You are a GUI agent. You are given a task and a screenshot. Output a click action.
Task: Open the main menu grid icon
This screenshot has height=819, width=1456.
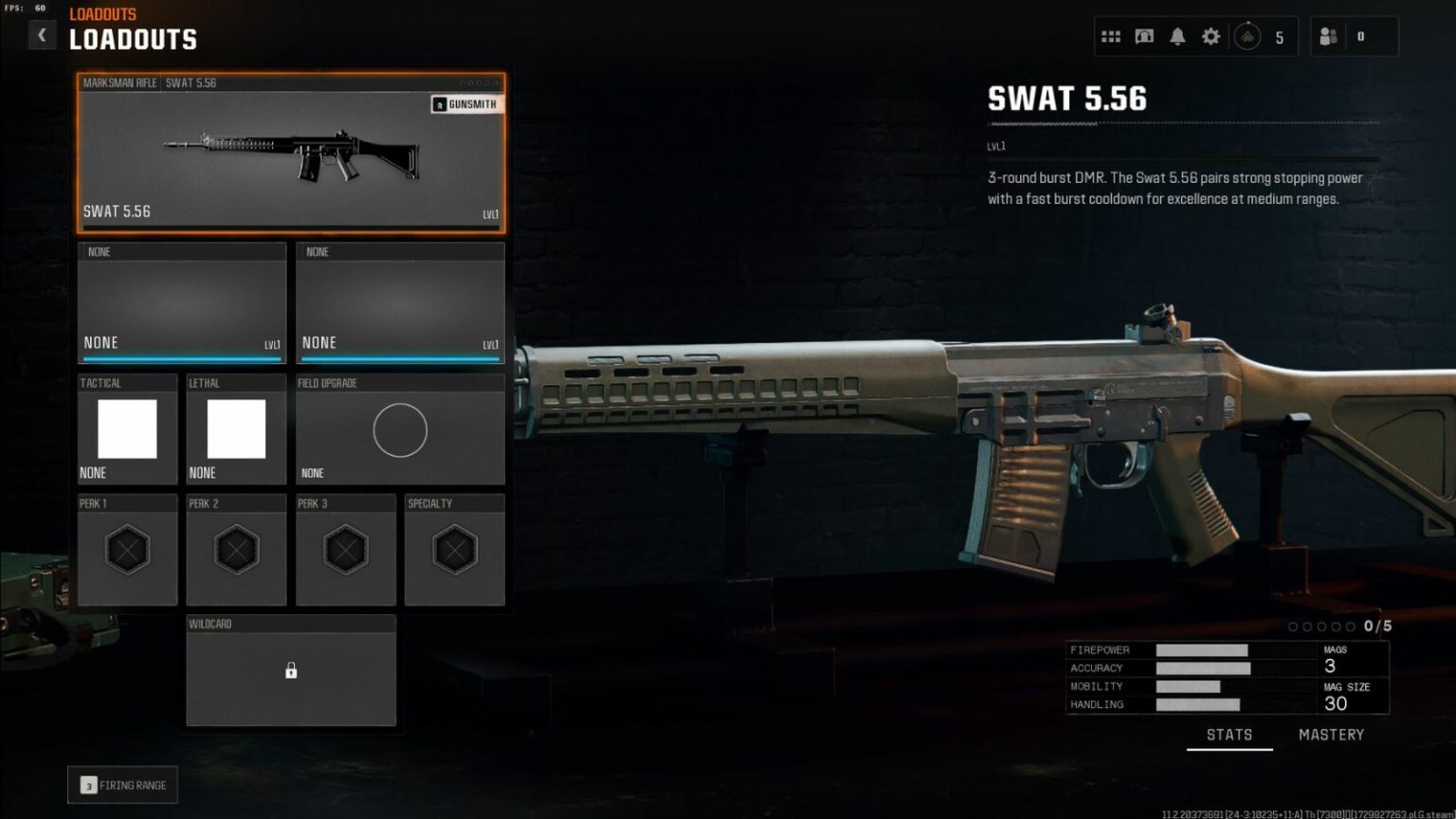[1110, 35]
